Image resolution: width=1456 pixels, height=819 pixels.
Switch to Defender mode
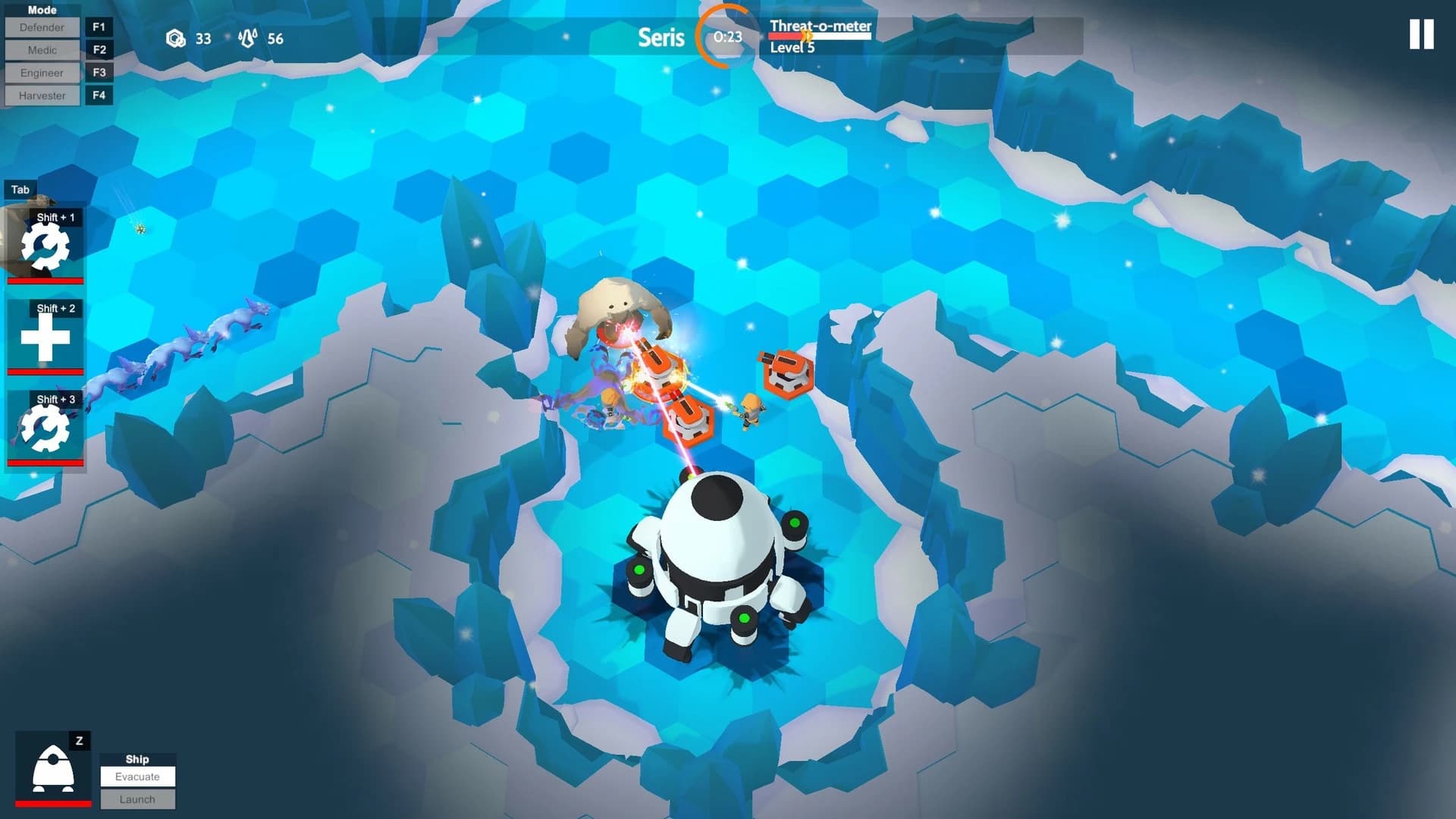pos(42,27)
